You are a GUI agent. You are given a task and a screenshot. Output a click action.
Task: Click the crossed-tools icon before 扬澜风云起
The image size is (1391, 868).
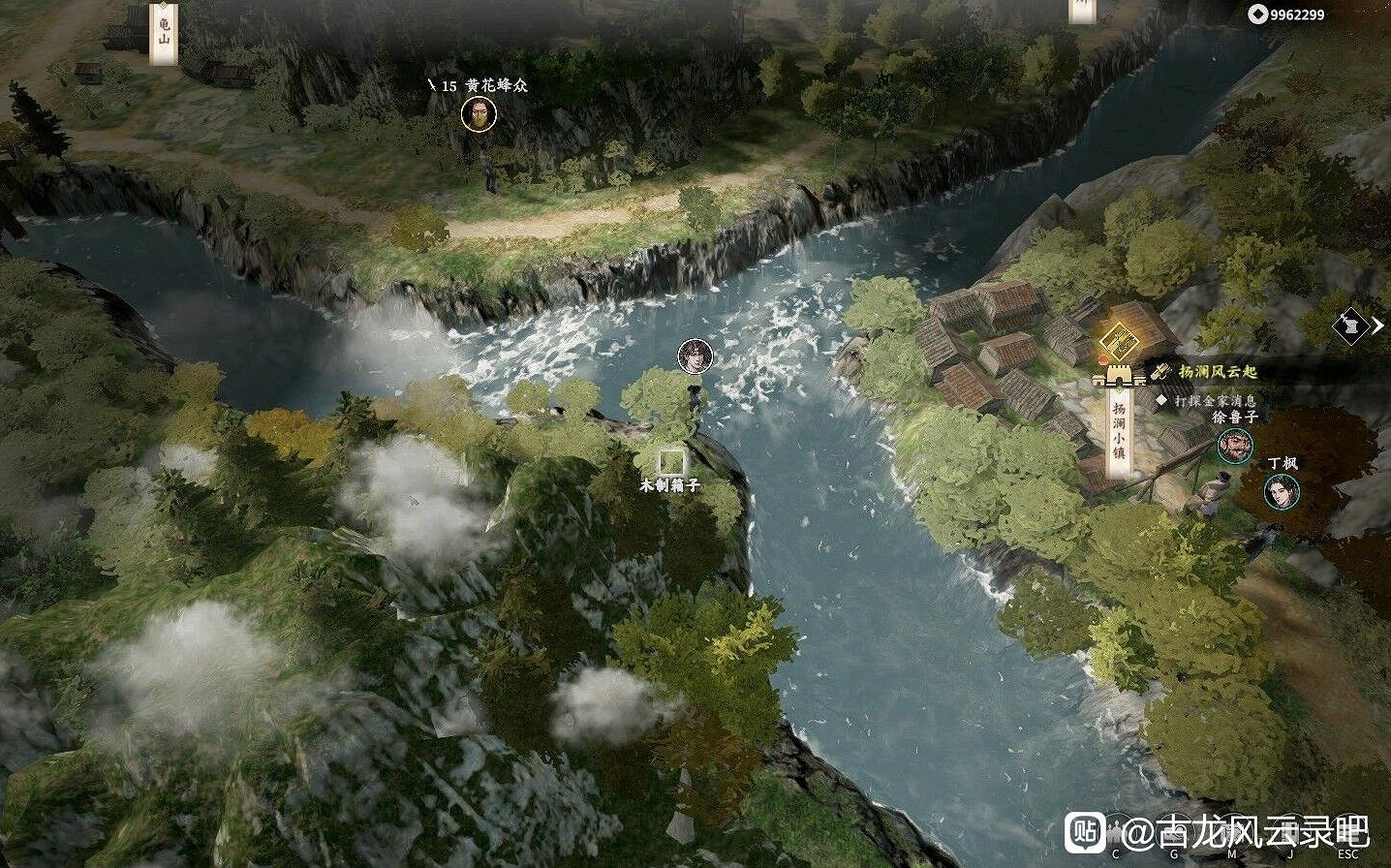point(1161,370)
